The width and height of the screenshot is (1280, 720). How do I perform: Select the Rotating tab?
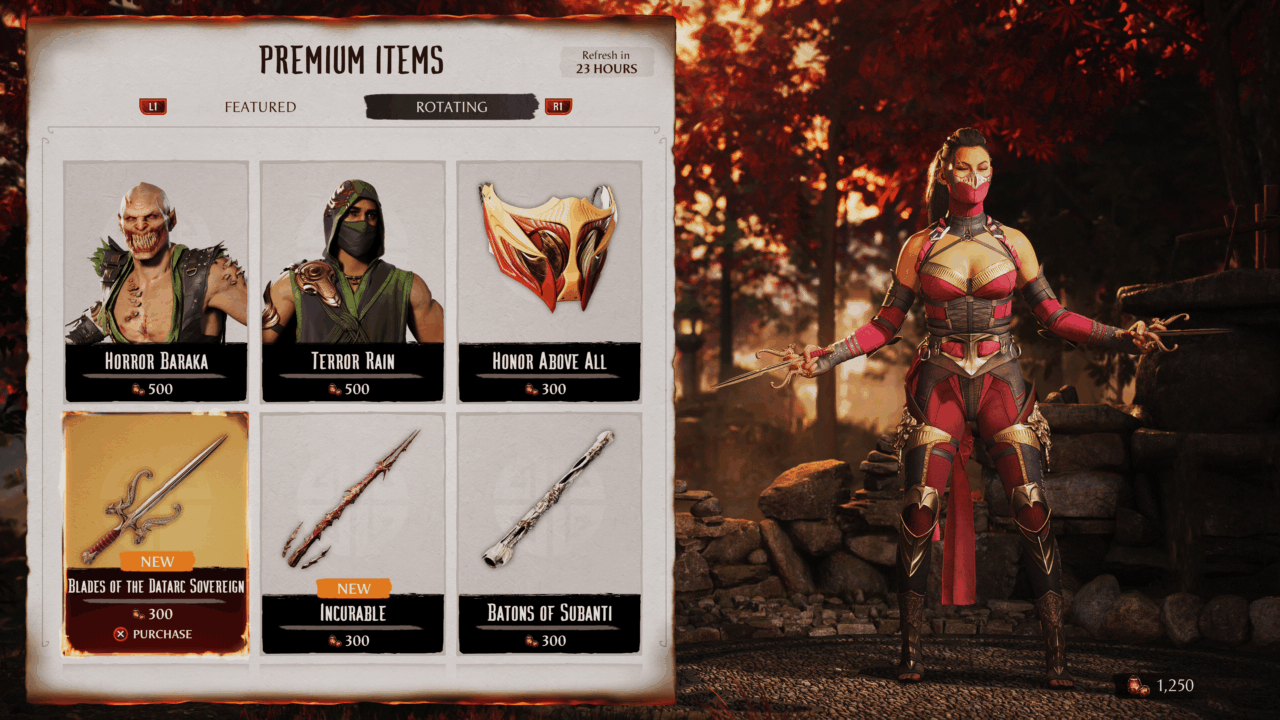[x=451, y=107]
